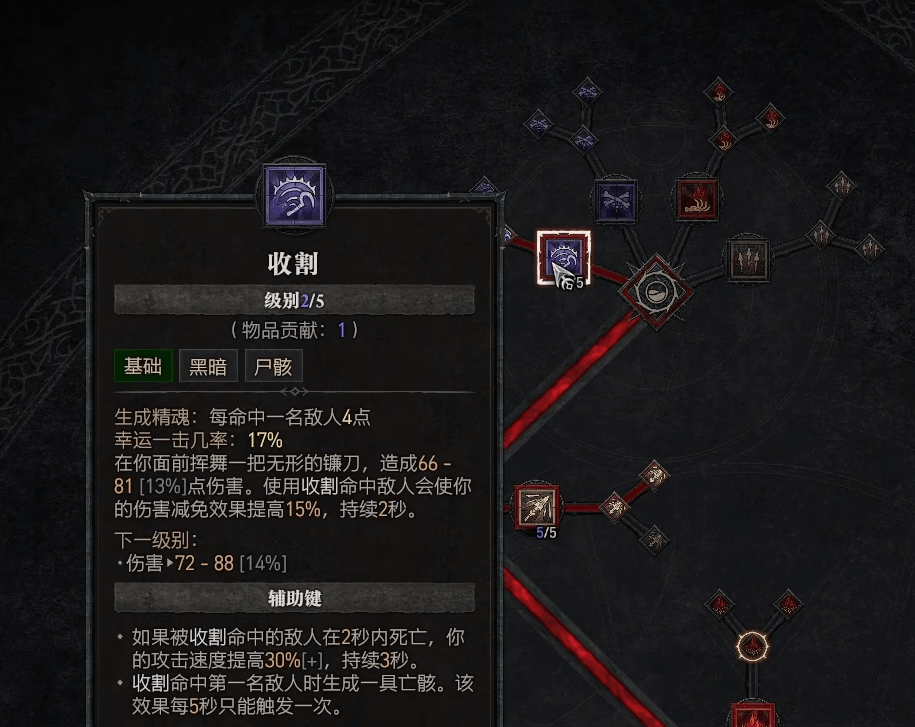Select the highlighted Reap skill node
Viewport: 915px width, 727px height.
563,257
